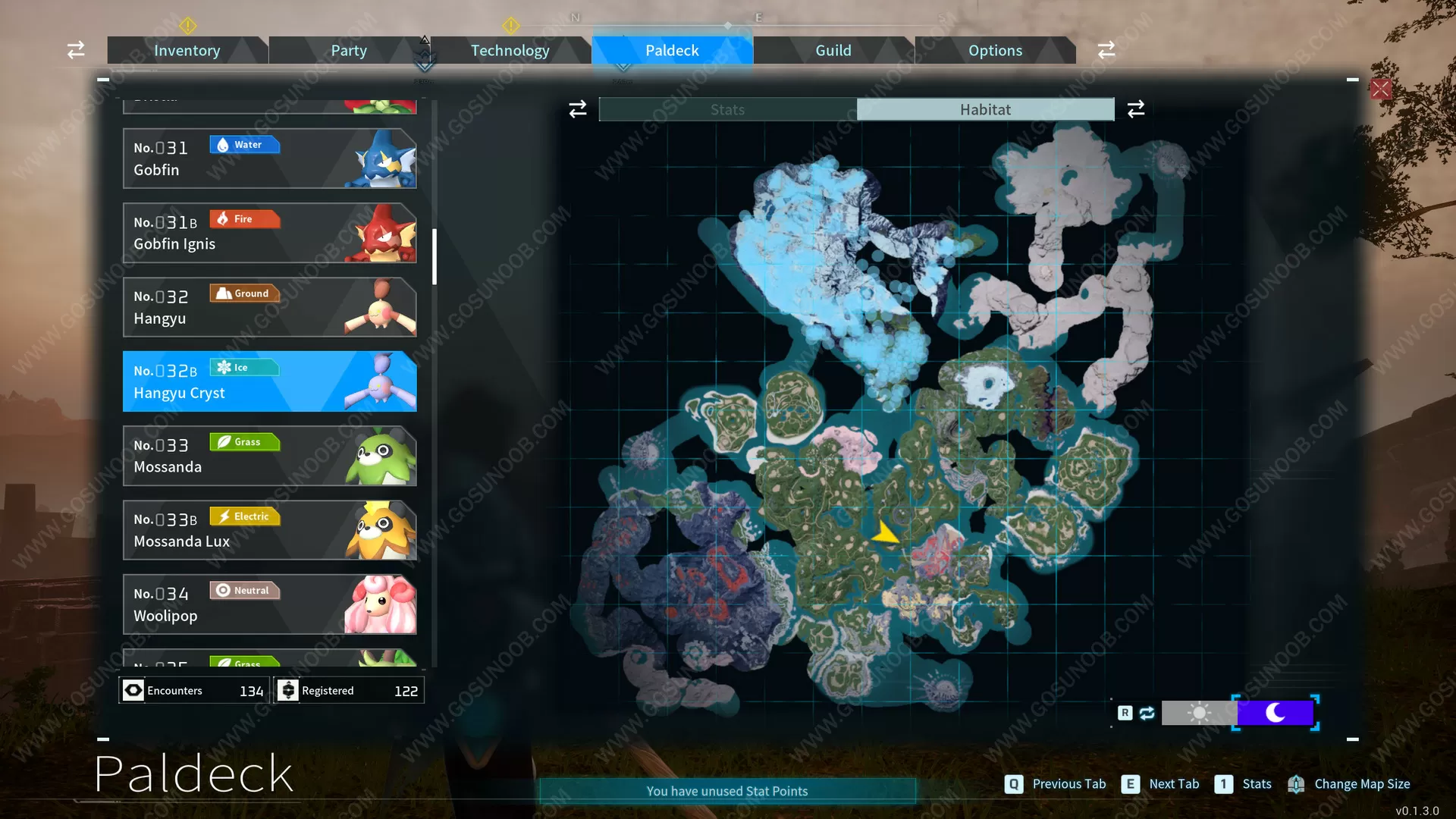Select the Water type icon on Gobfin
Image resolution: width=1456 pixels, height=819 pixels.
[x=244, y=144]
